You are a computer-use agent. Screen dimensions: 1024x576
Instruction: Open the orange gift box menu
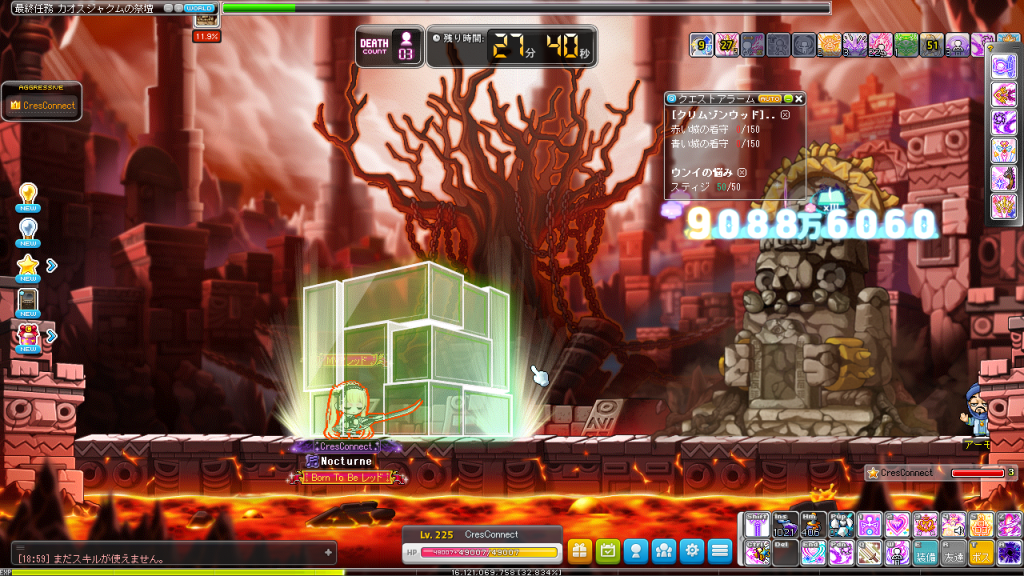(580, 550)
